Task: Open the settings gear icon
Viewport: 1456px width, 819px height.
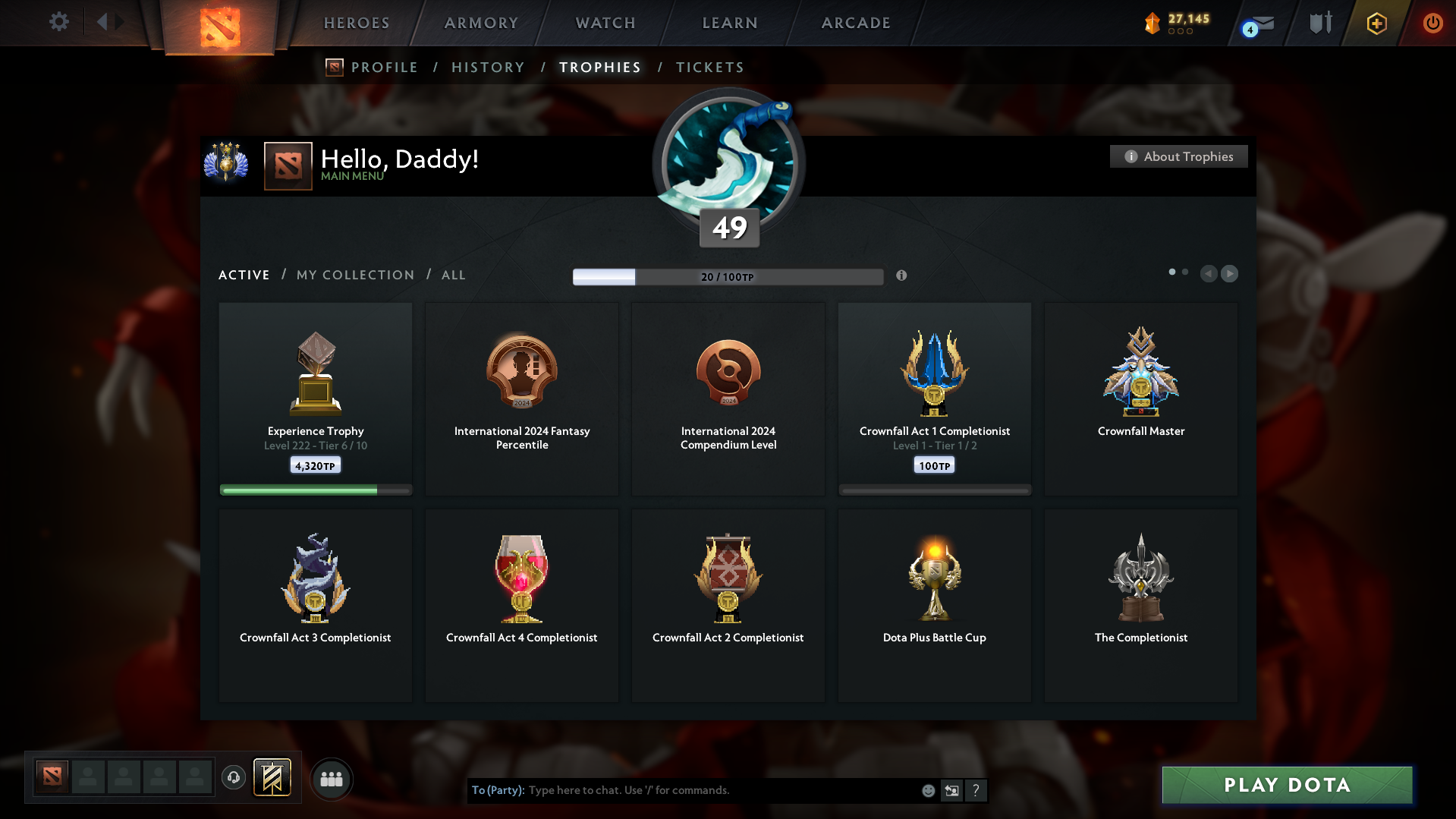Action: [x=59, y=22]
